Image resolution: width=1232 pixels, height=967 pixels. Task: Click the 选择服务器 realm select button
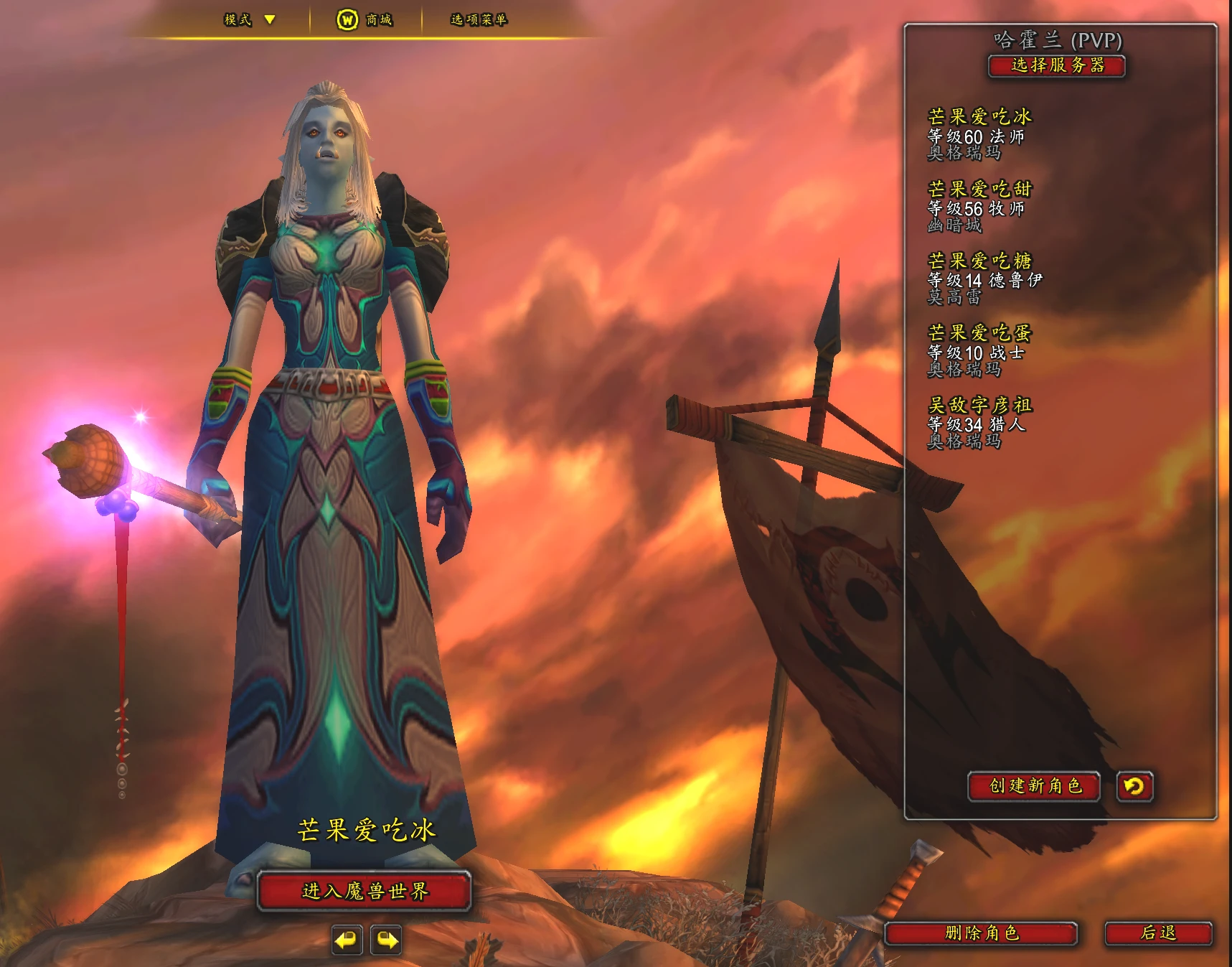[x=1056, y=66]
